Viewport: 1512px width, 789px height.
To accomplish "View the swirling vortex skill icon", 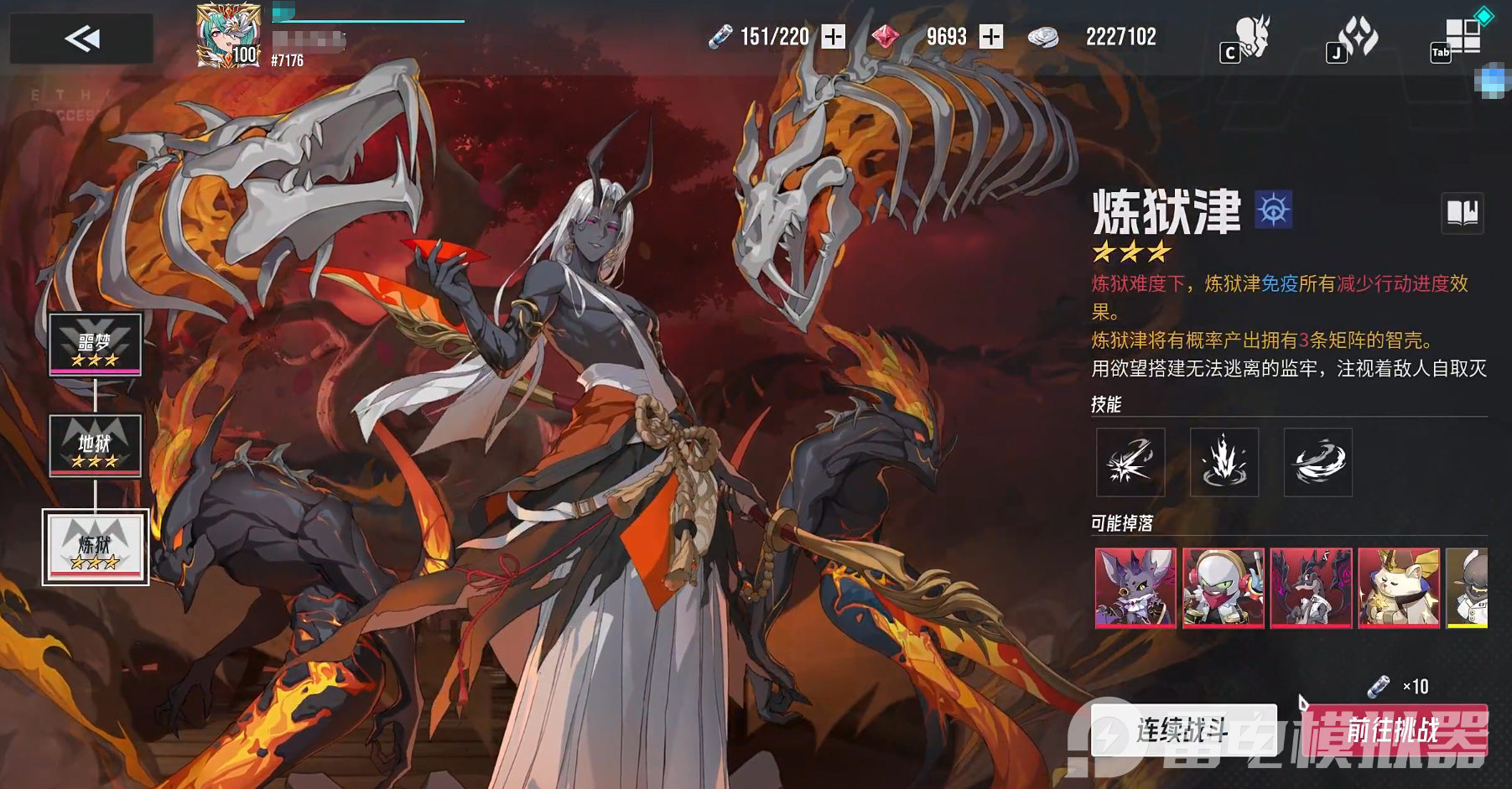I will tap(1318, 462).
